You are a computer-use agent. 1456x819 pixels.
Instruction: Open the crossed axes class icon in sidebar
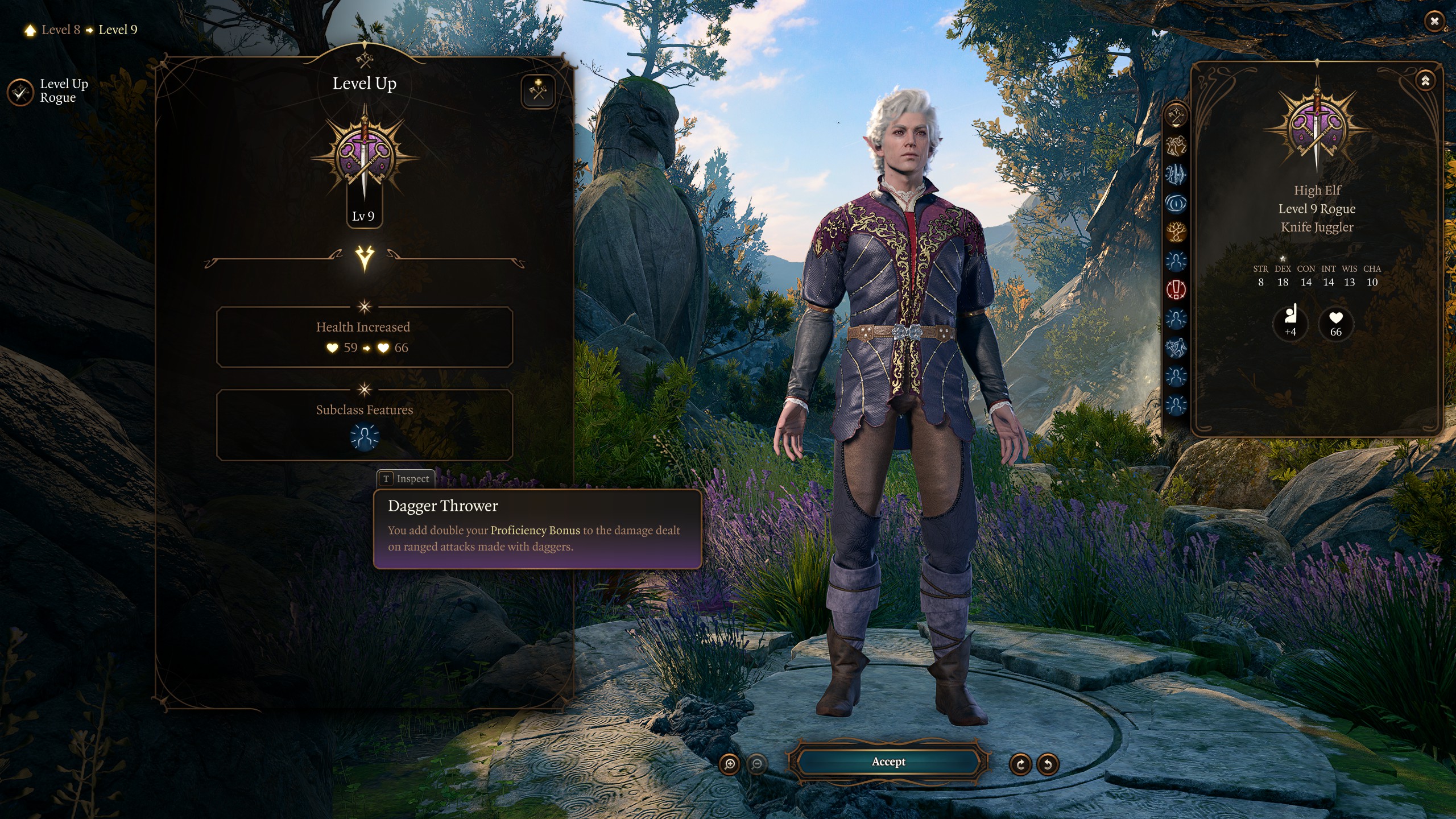point(1176,116)
